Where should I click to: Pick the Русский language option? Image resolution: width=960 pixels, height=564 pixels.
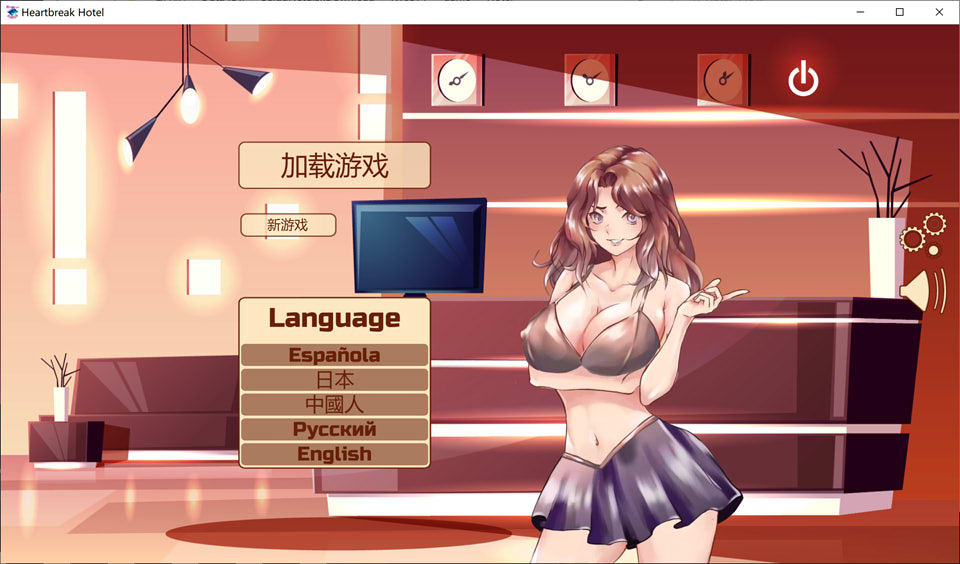pos(334,429)
